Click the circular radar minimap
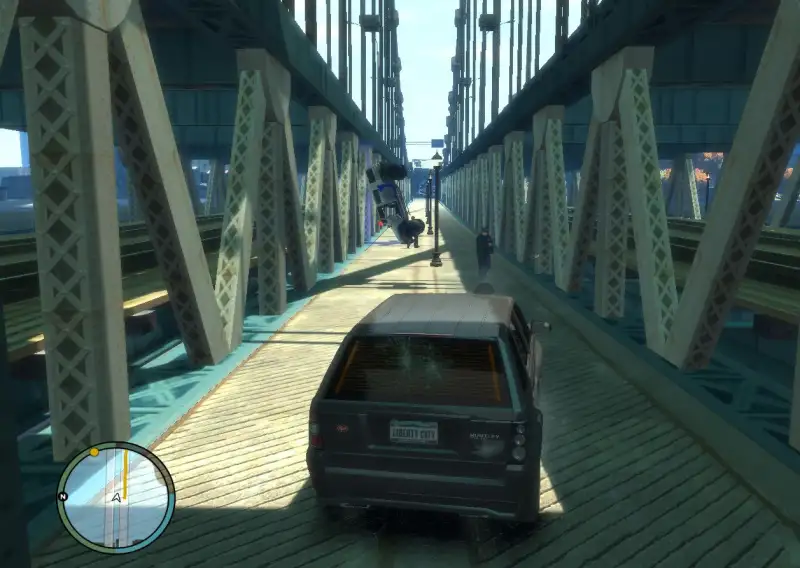Viewport: 800px width, 568px height. [x=116, y=498]
